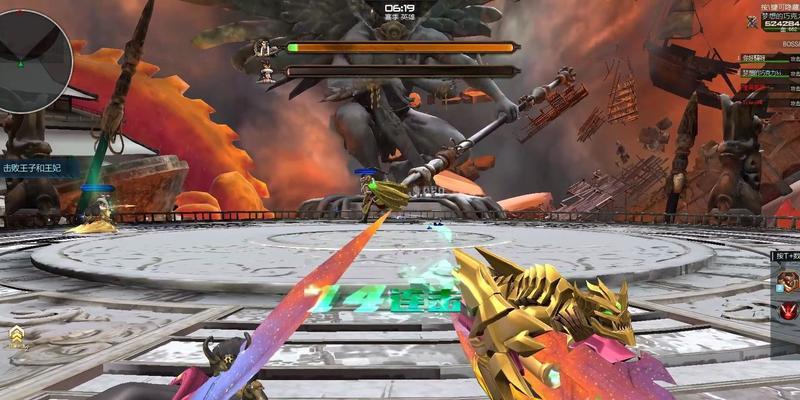Click the gold rank chevron badge
This screenshot has width=800, height=400.
[17, 335]
